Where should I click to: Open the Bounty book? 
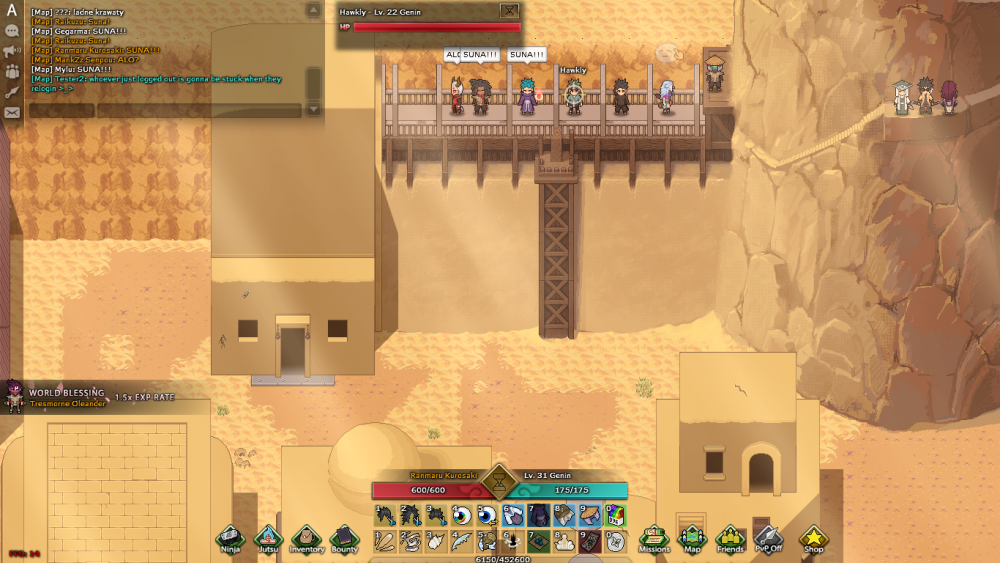pyautogui.click(x=344, y=539)
